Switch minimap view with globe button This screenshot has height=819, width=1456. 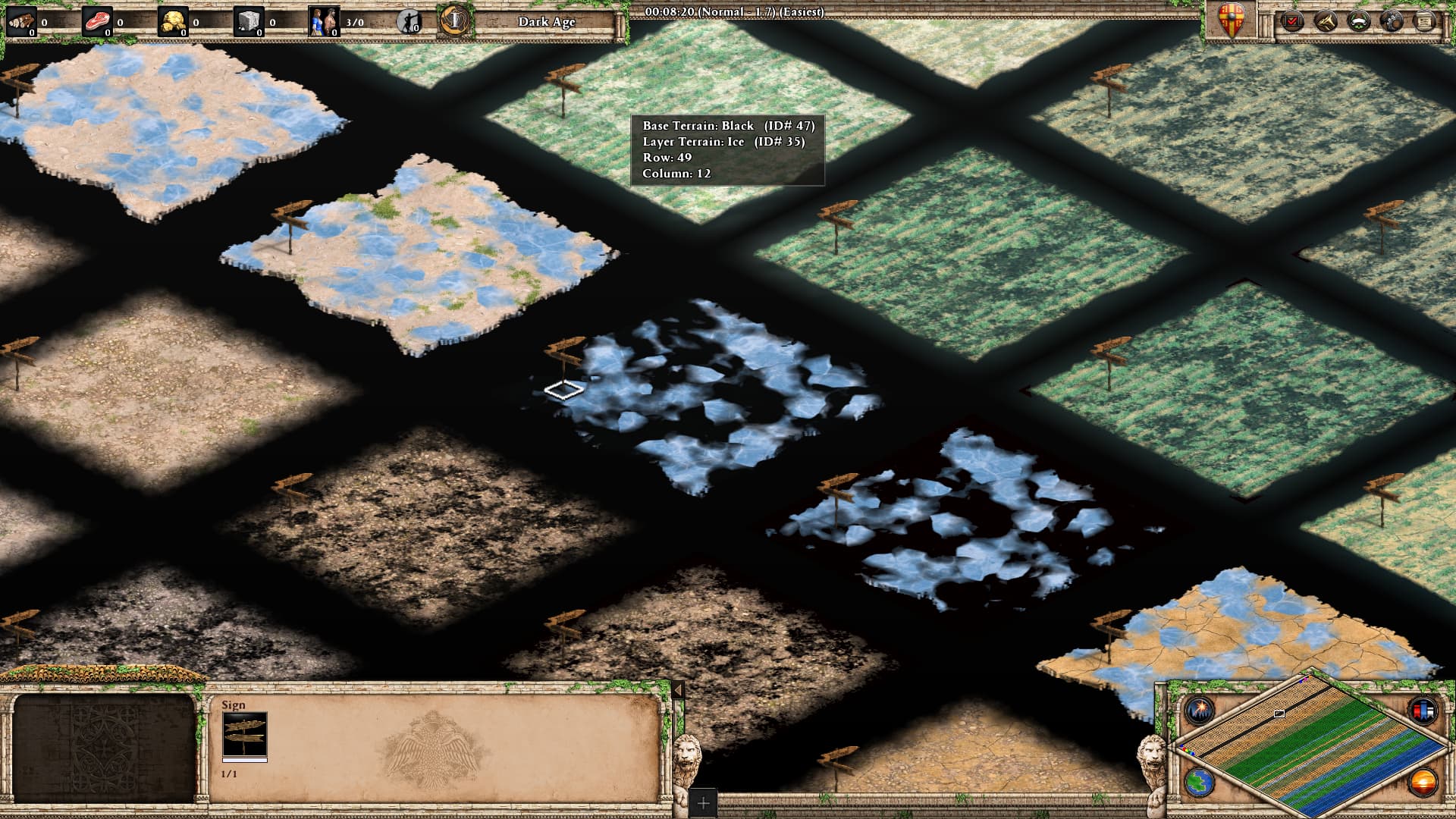pos(1200,782)
